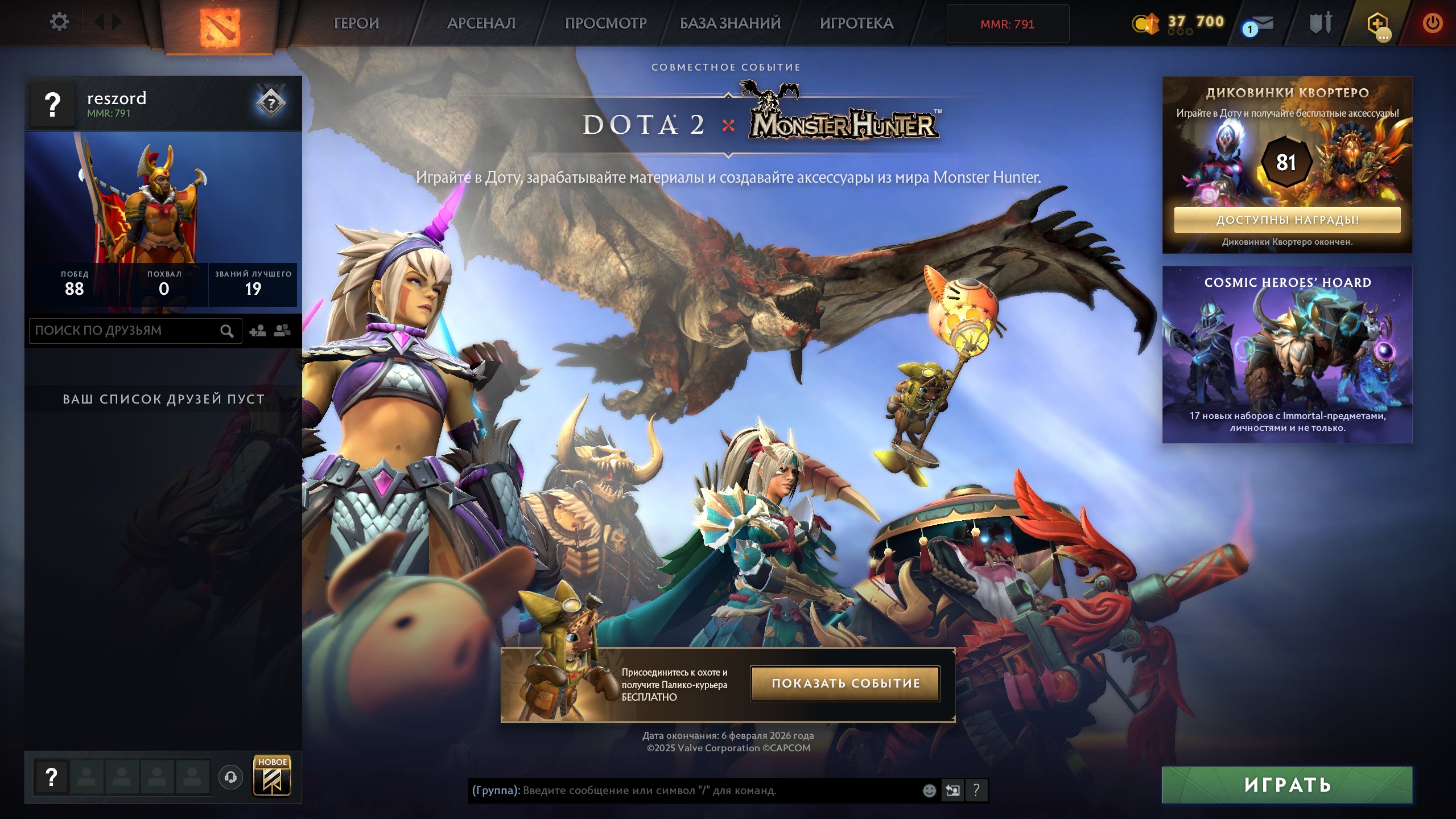Click the group chat message input field
The image size is (1456, 819).
pos(654,790)
